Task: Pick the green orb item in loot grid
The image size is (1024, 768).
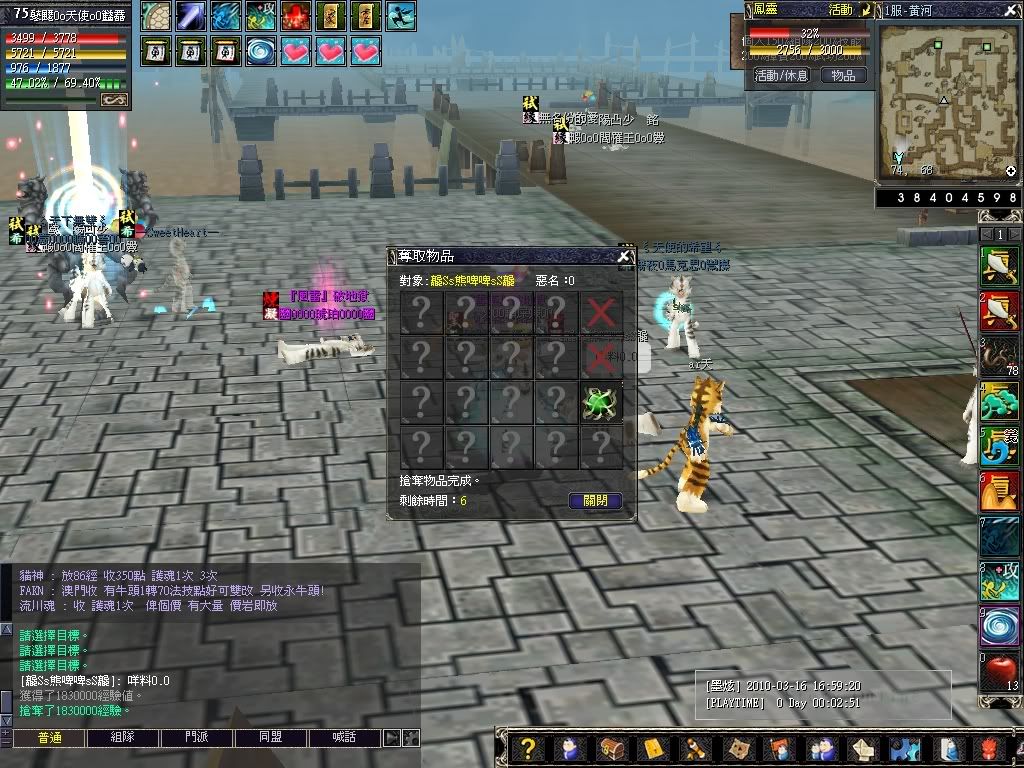Action: click(600, 402)
